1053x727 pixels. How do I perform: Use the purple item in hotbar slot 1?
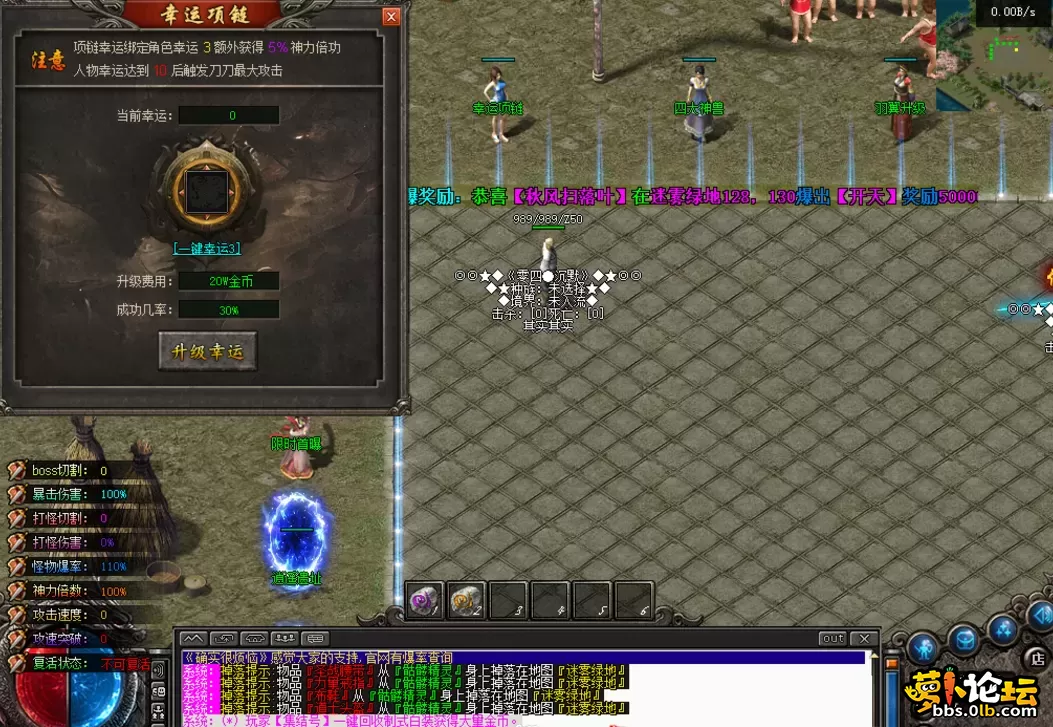click(x=424, y=600)
